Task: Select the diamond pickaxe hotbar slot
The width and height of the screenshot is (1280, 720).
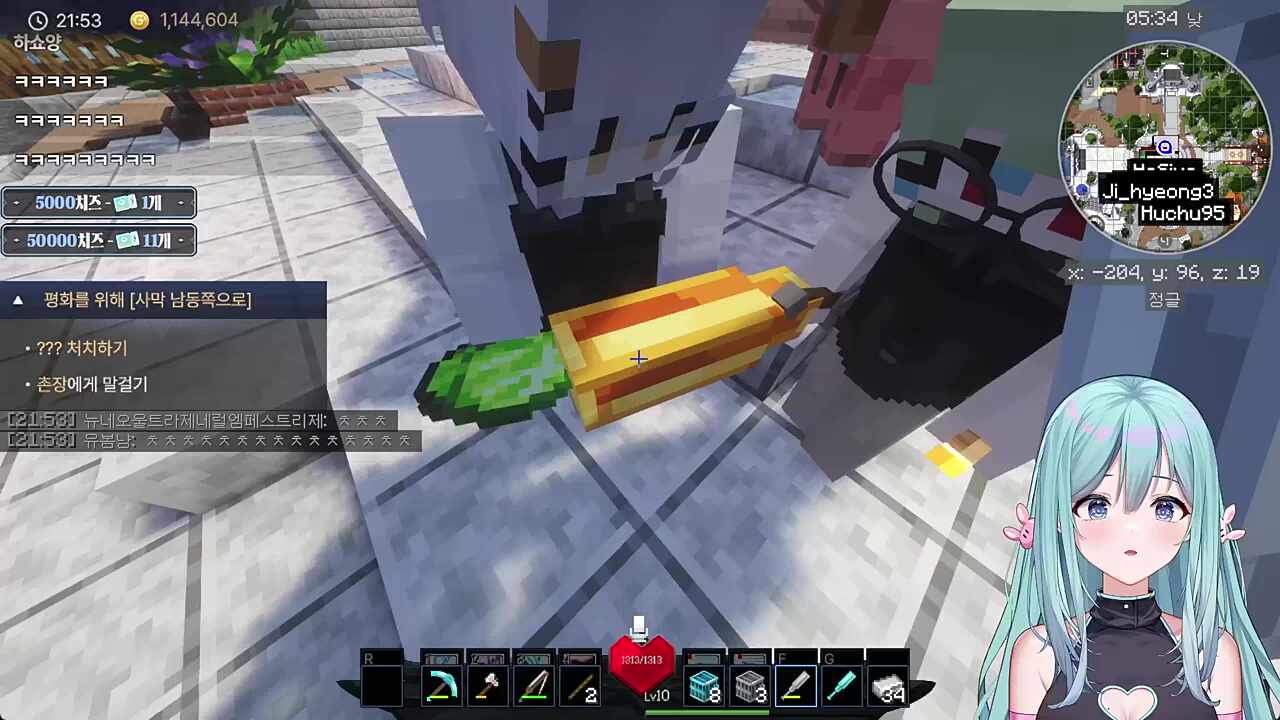Action: 441,687
